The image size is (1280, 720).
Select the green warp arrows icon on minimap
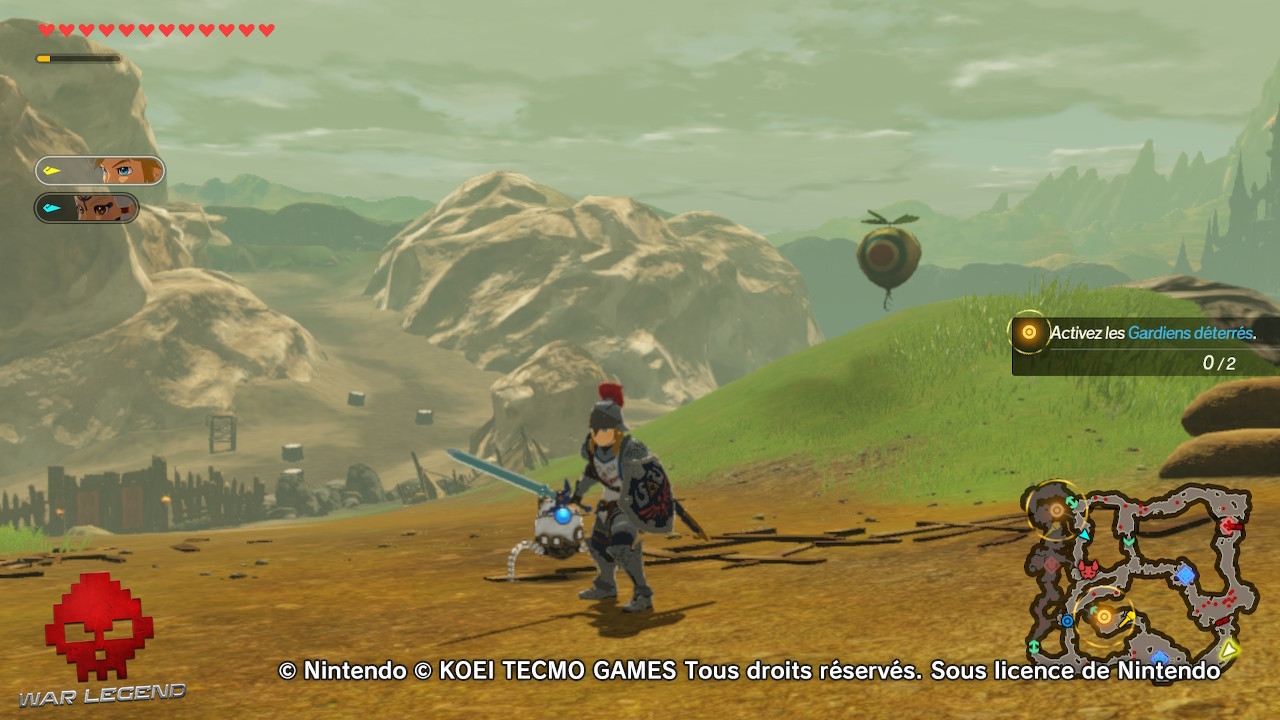(x=1070, y=502)
